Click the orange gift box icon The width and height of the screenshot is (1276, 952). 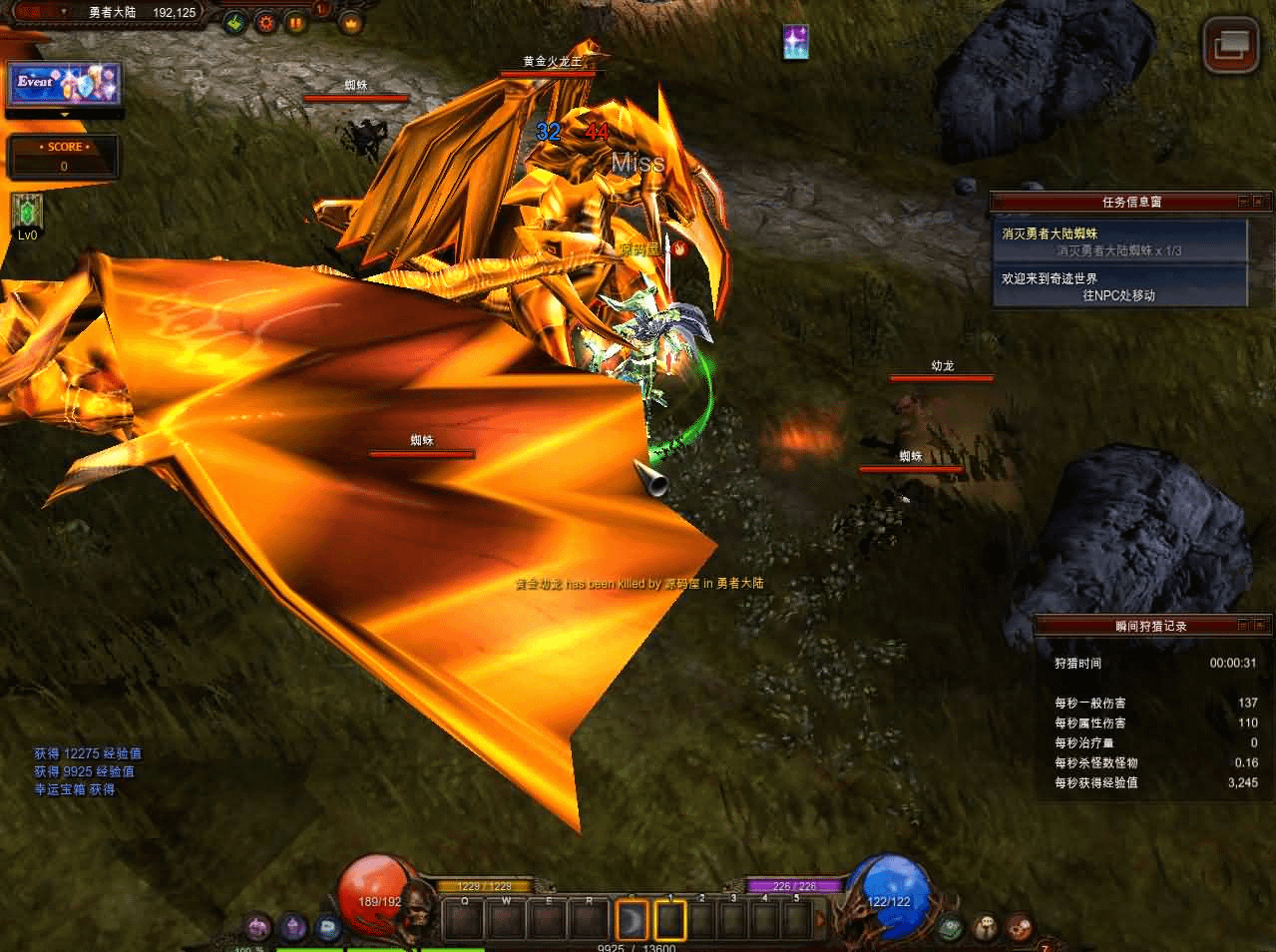[x=295, y=22]
